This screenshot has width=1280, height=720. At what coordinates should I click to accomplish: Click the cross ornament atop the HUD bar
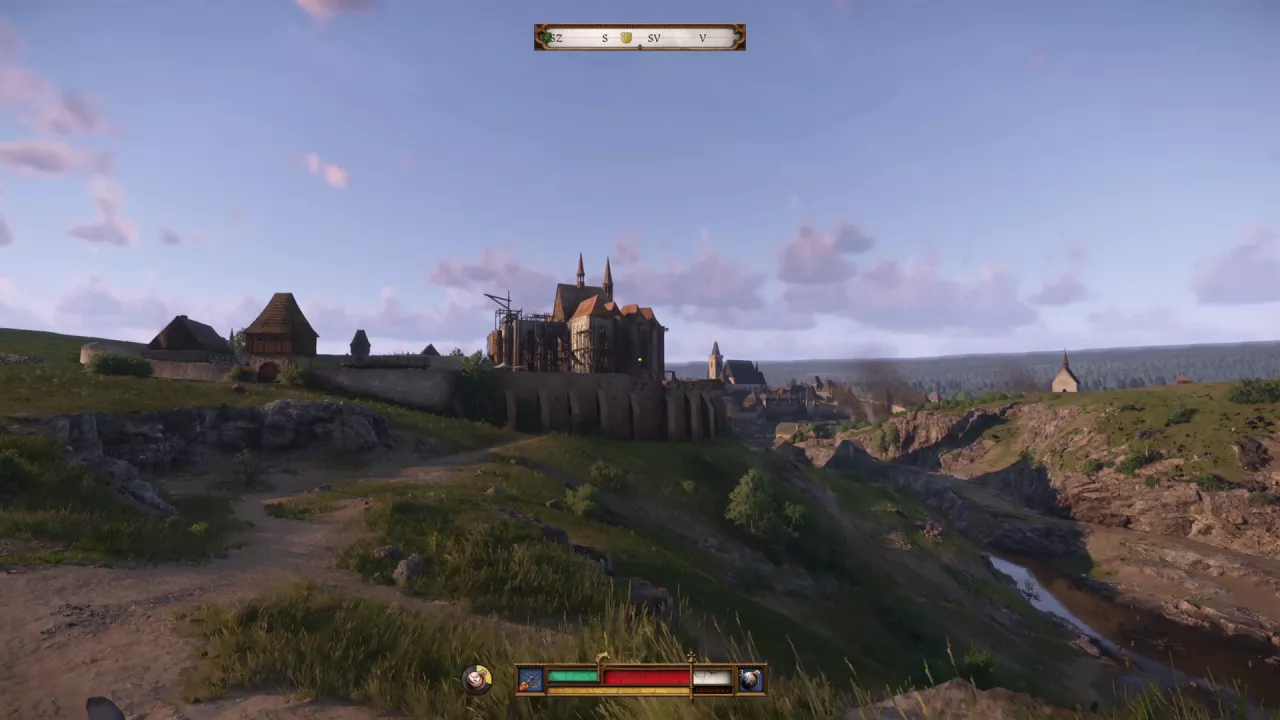[690, 656]
